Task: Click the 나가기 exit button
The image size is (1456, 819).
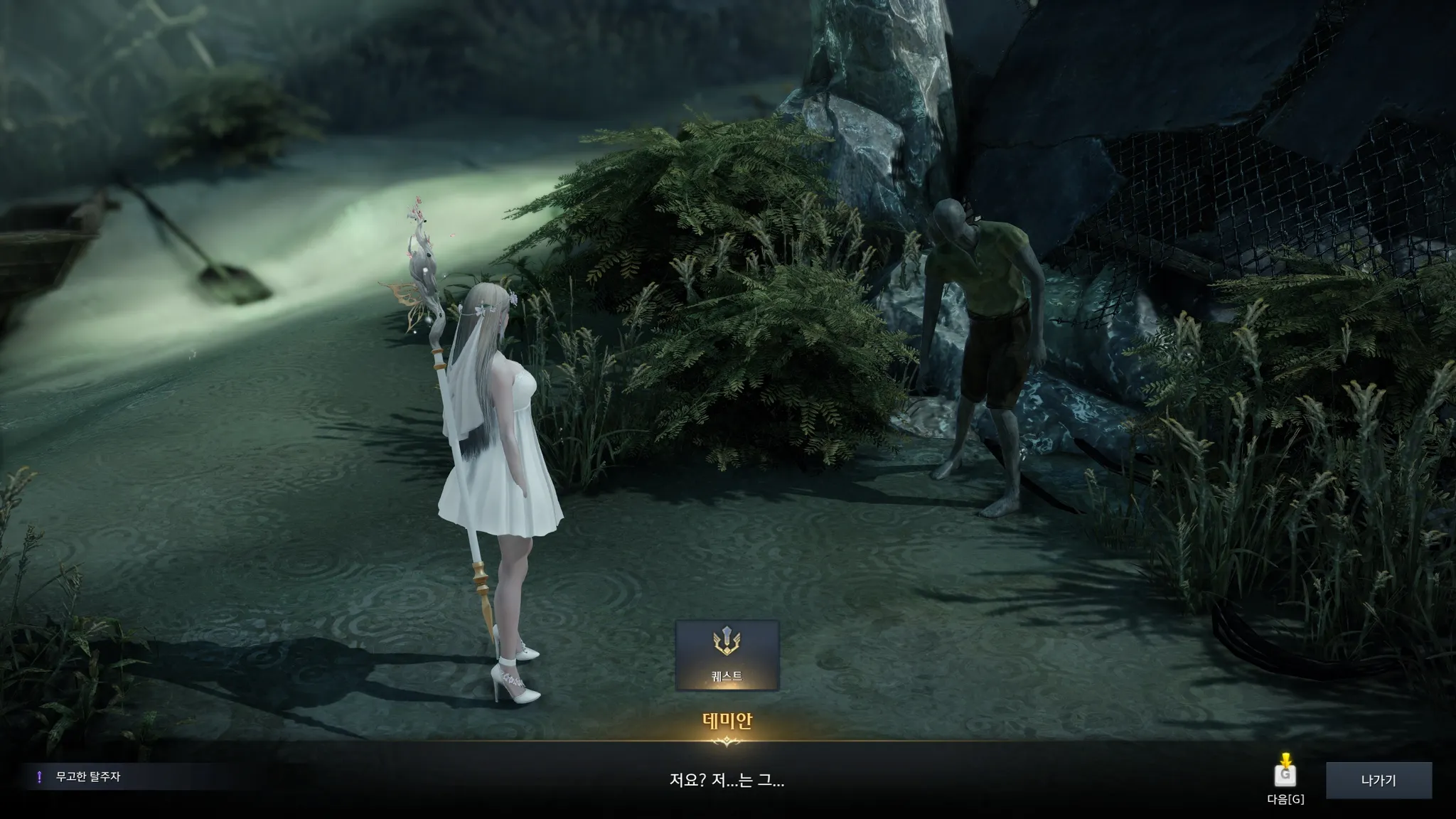Action: (x=1378, y=780)
